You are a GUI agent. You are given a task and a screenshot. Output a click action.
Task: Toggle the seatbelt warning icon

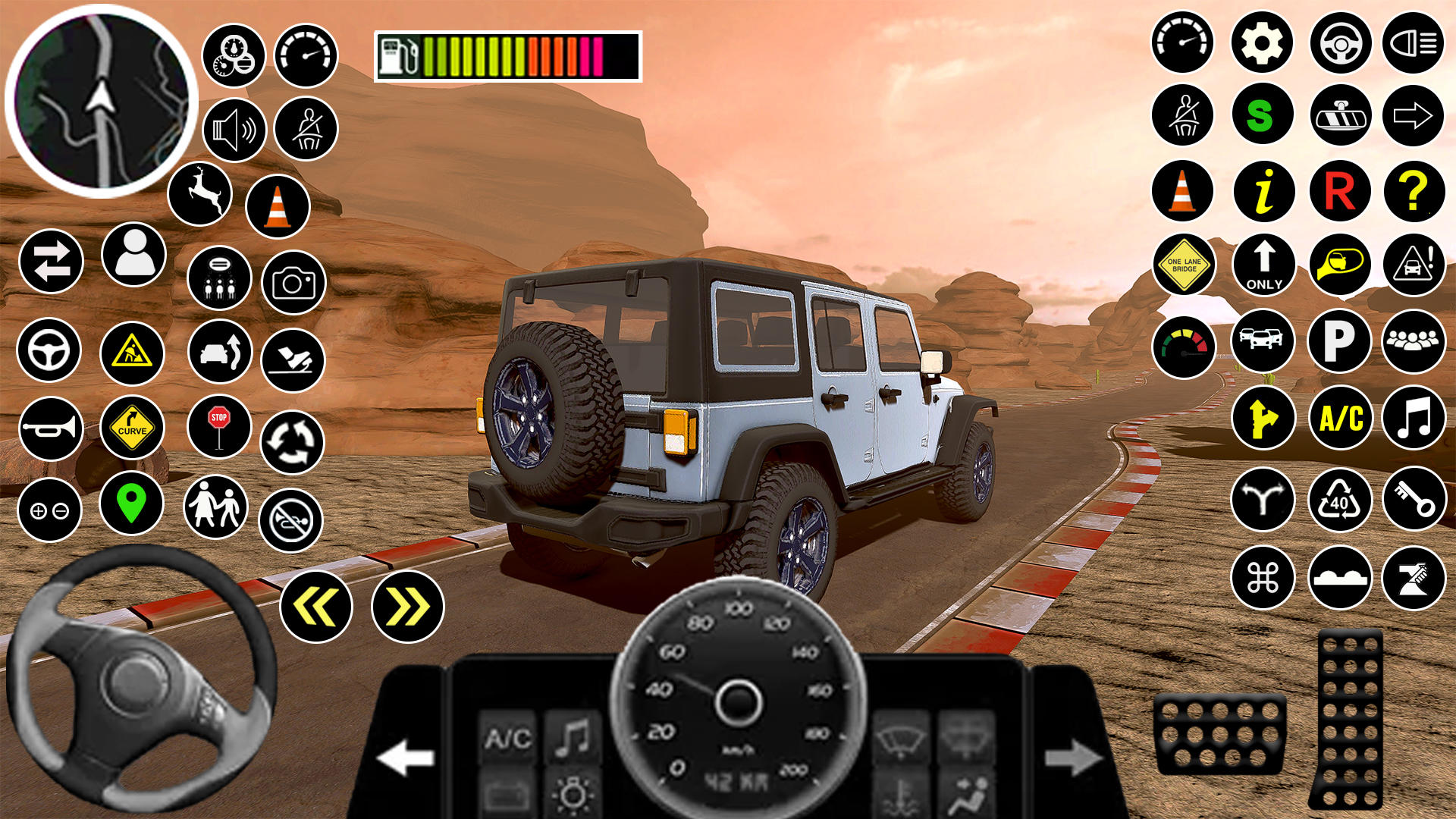(x=1181, y=115)
